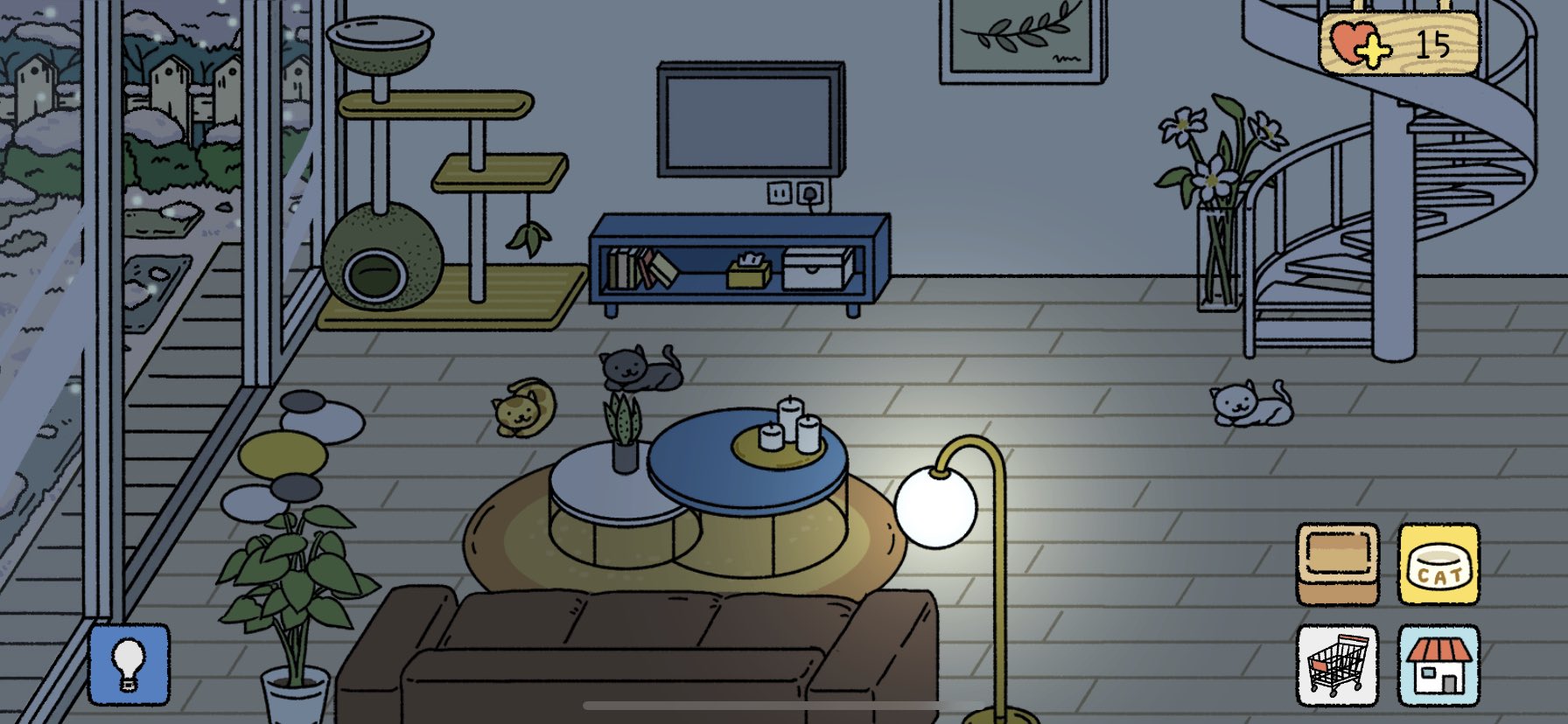Open the blue TV stand shelf

pyautogui.click(x=739, y=262)
